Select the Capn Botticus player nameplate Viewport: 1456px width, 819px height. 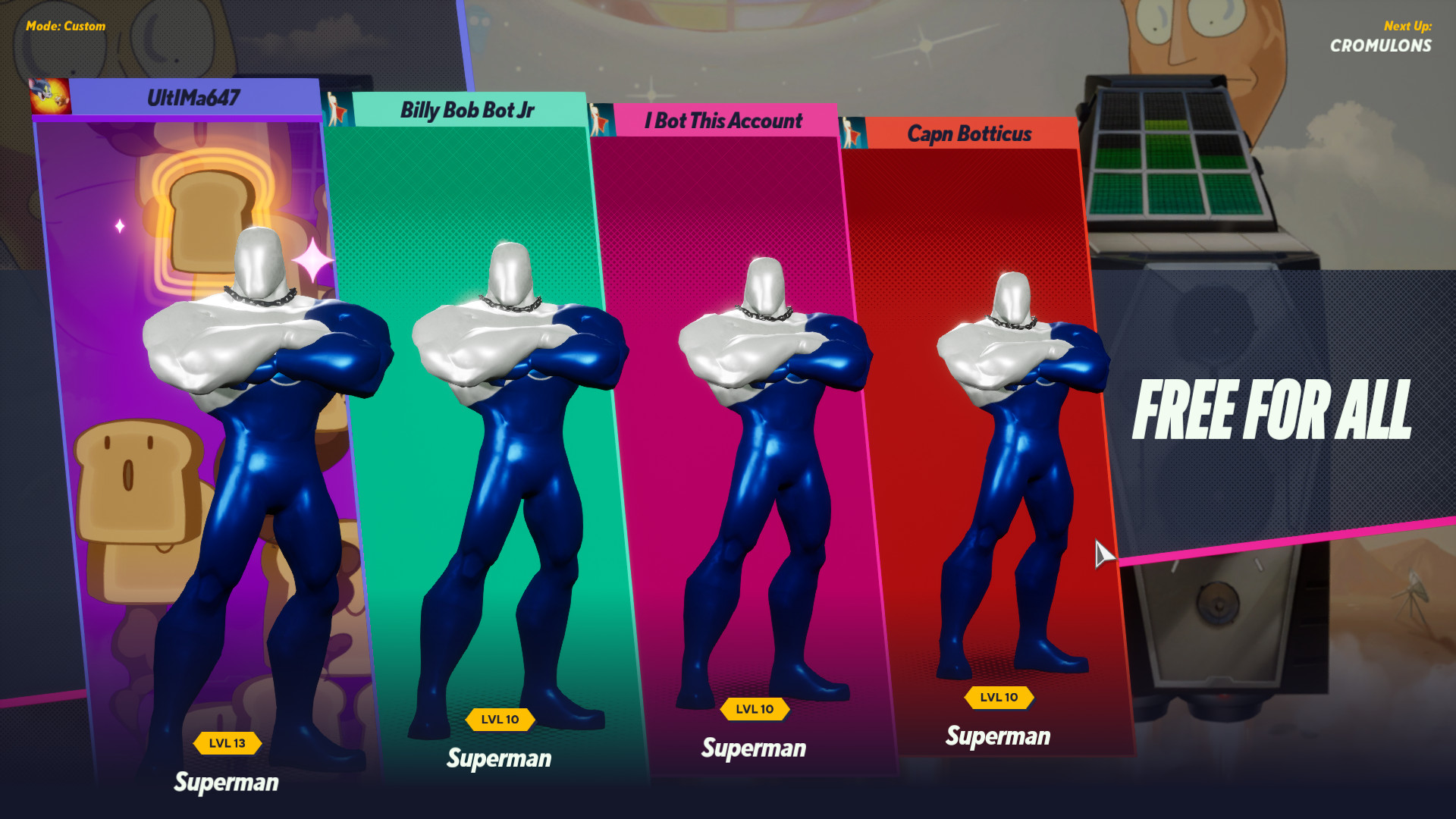tap(969, 134)
